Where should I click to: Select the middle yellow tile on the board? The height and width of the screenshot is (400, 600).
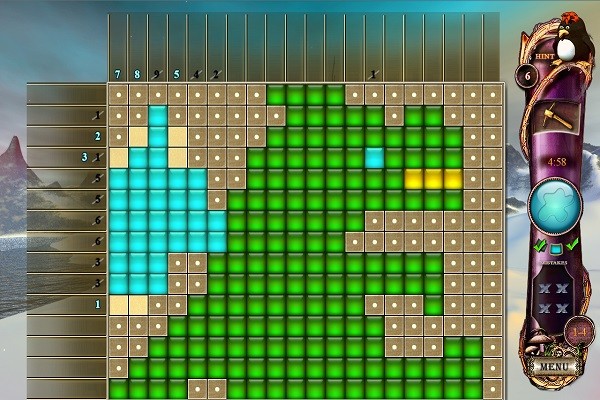pos(434,179)
